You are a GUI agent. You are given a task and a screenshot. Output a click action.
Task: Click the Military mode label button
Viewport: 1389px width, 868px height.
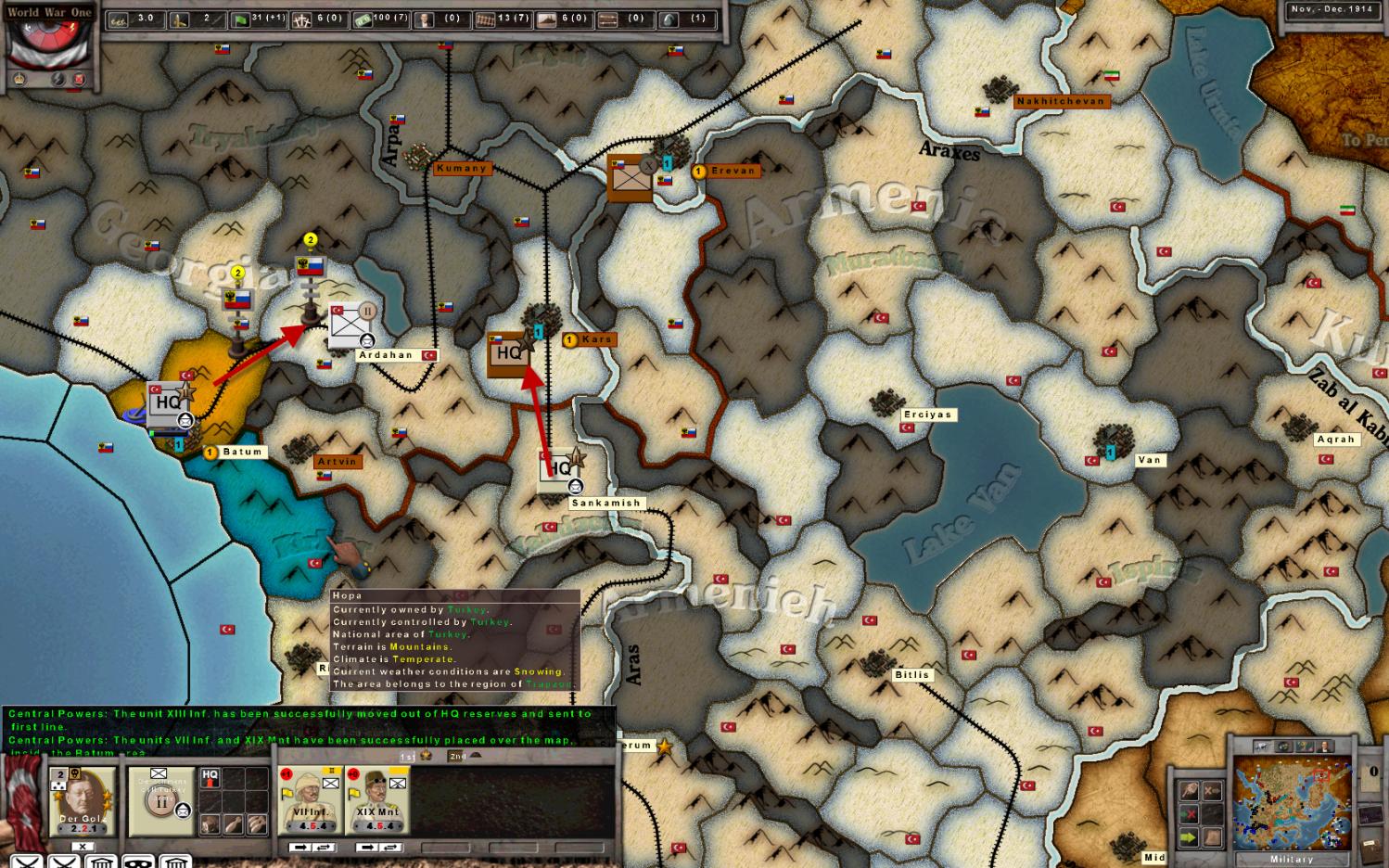(1292, 860)
